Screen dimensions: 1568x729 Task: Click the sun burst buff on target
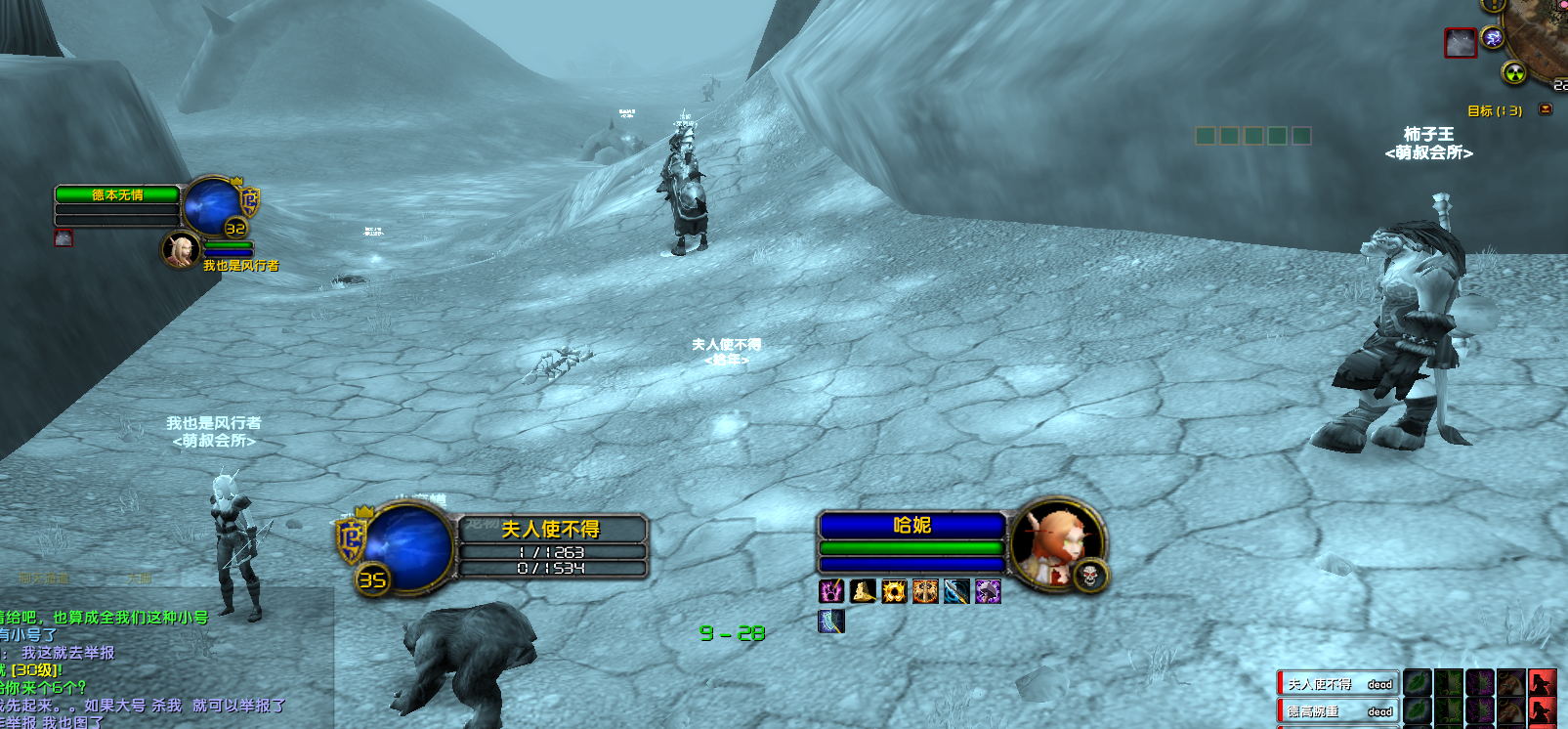coord(894,591)
